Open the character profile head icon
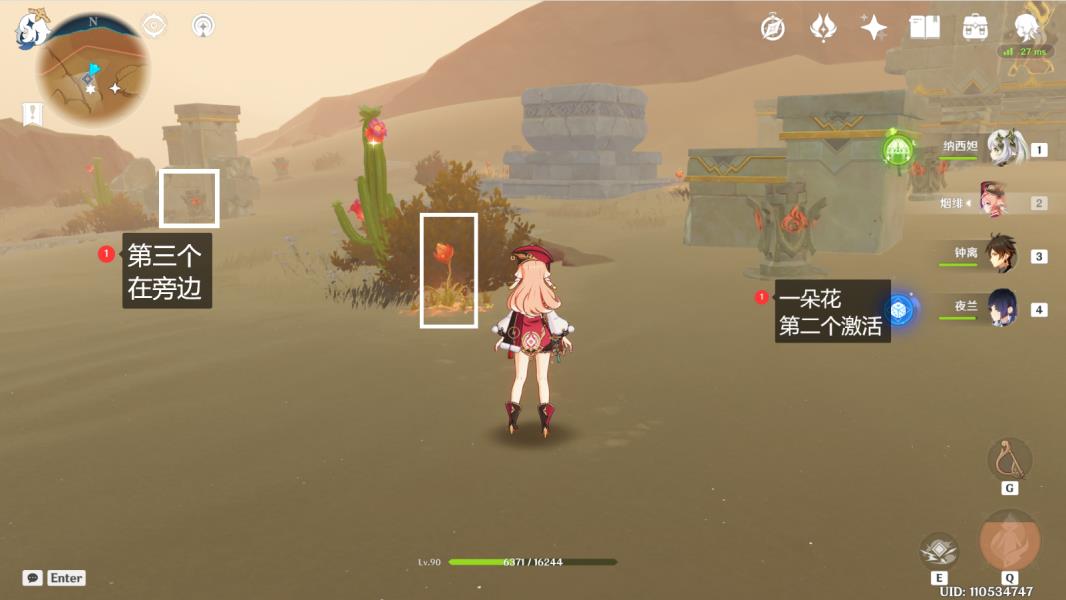This screenshot has height=600, width=1066. point(1027,26)
